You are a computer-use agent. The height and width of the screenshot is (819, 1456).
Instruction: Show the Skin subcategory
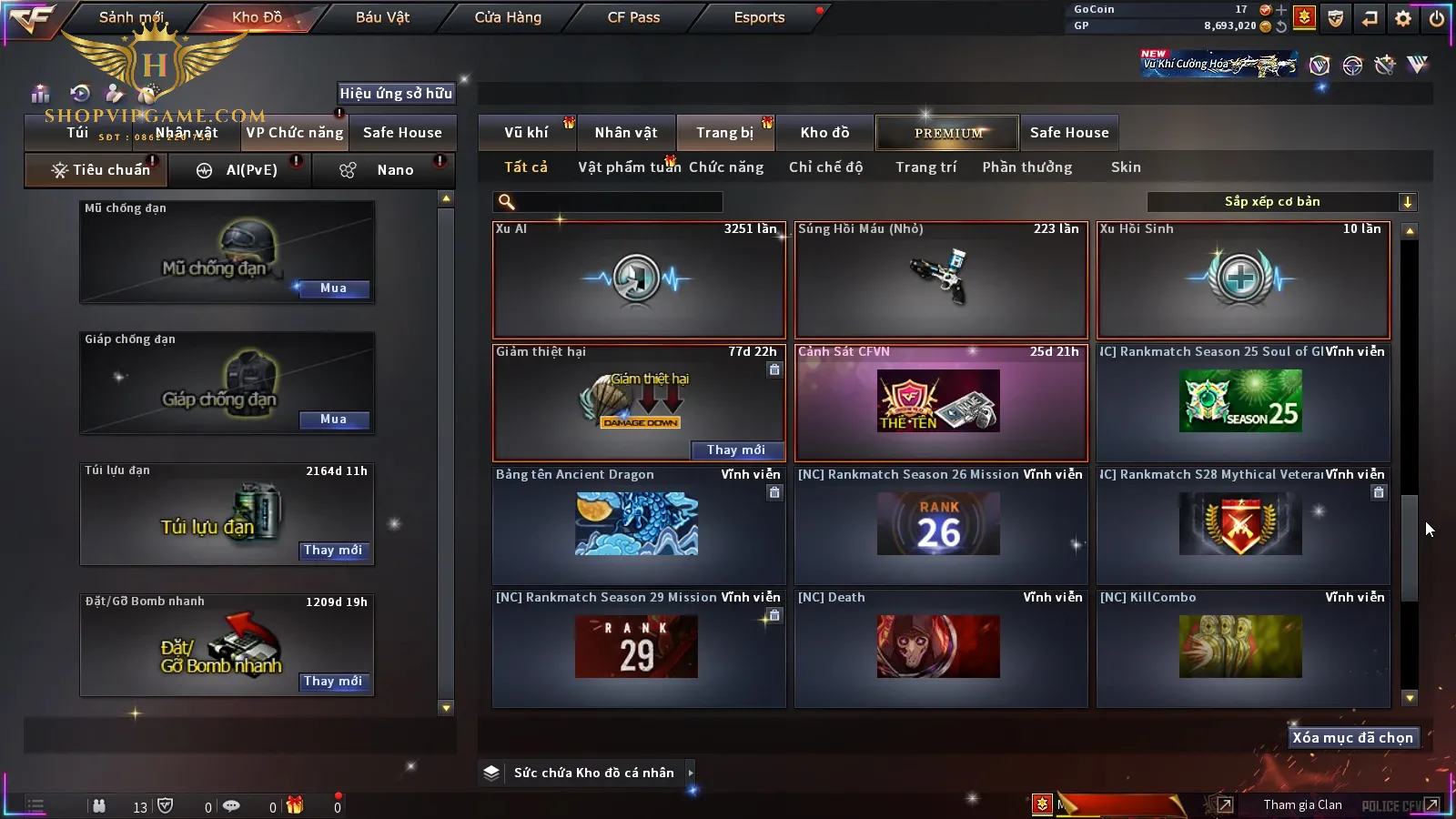pos(1126,167)
